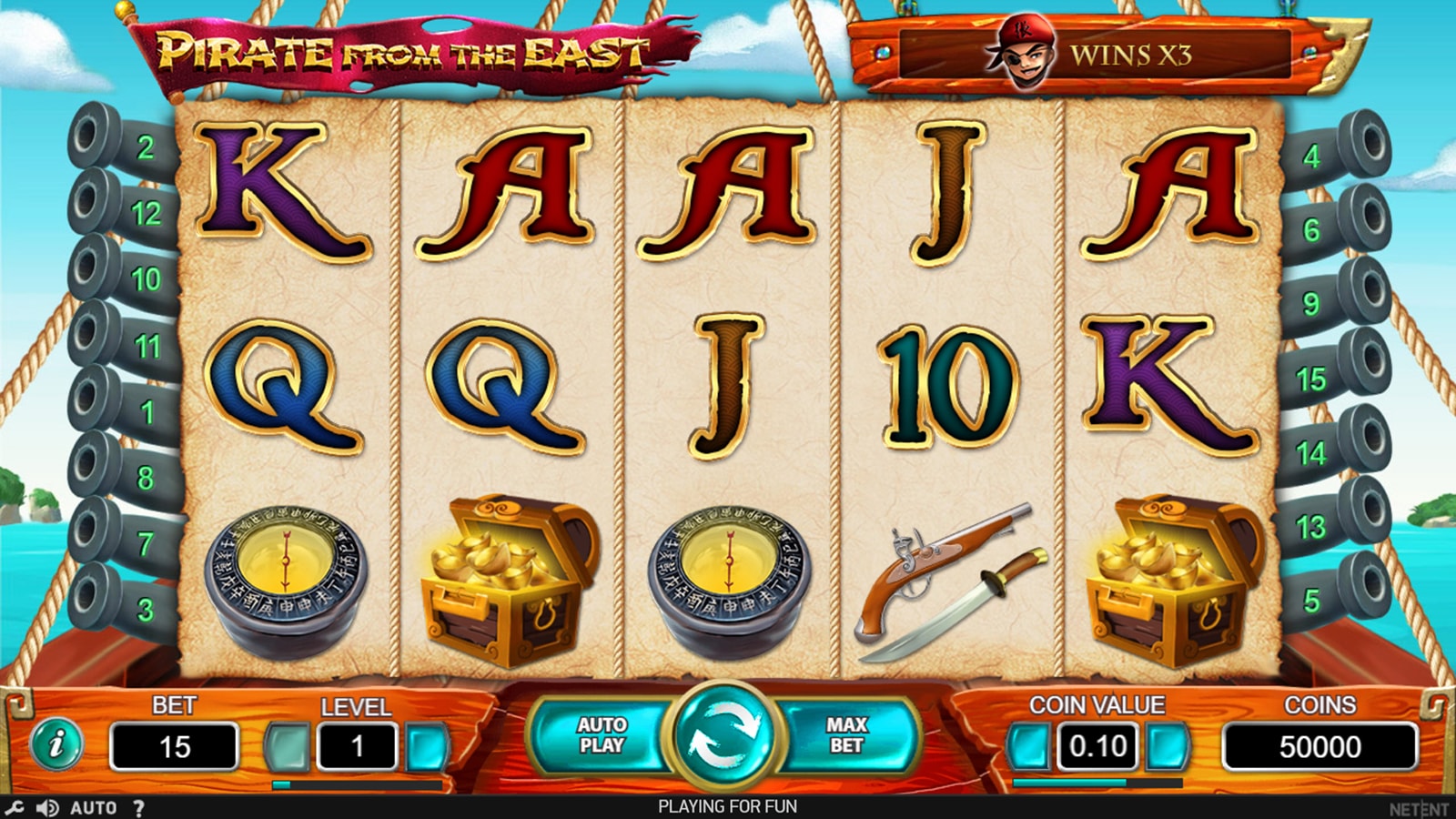This screenshot has height=819, width=1456.
Task: Open the paytable info button
Action: pyautogui.click(x=56, y=744)
